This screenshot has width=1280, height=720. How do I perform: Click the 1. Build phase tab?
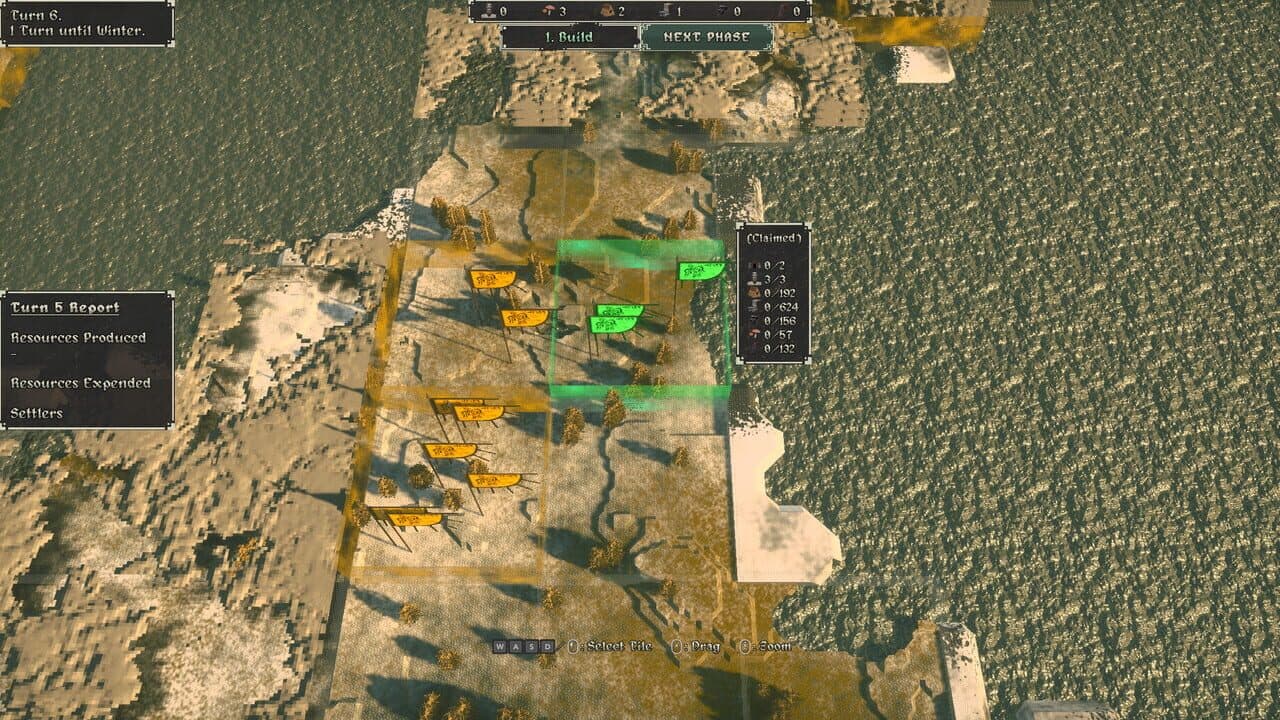572,34
